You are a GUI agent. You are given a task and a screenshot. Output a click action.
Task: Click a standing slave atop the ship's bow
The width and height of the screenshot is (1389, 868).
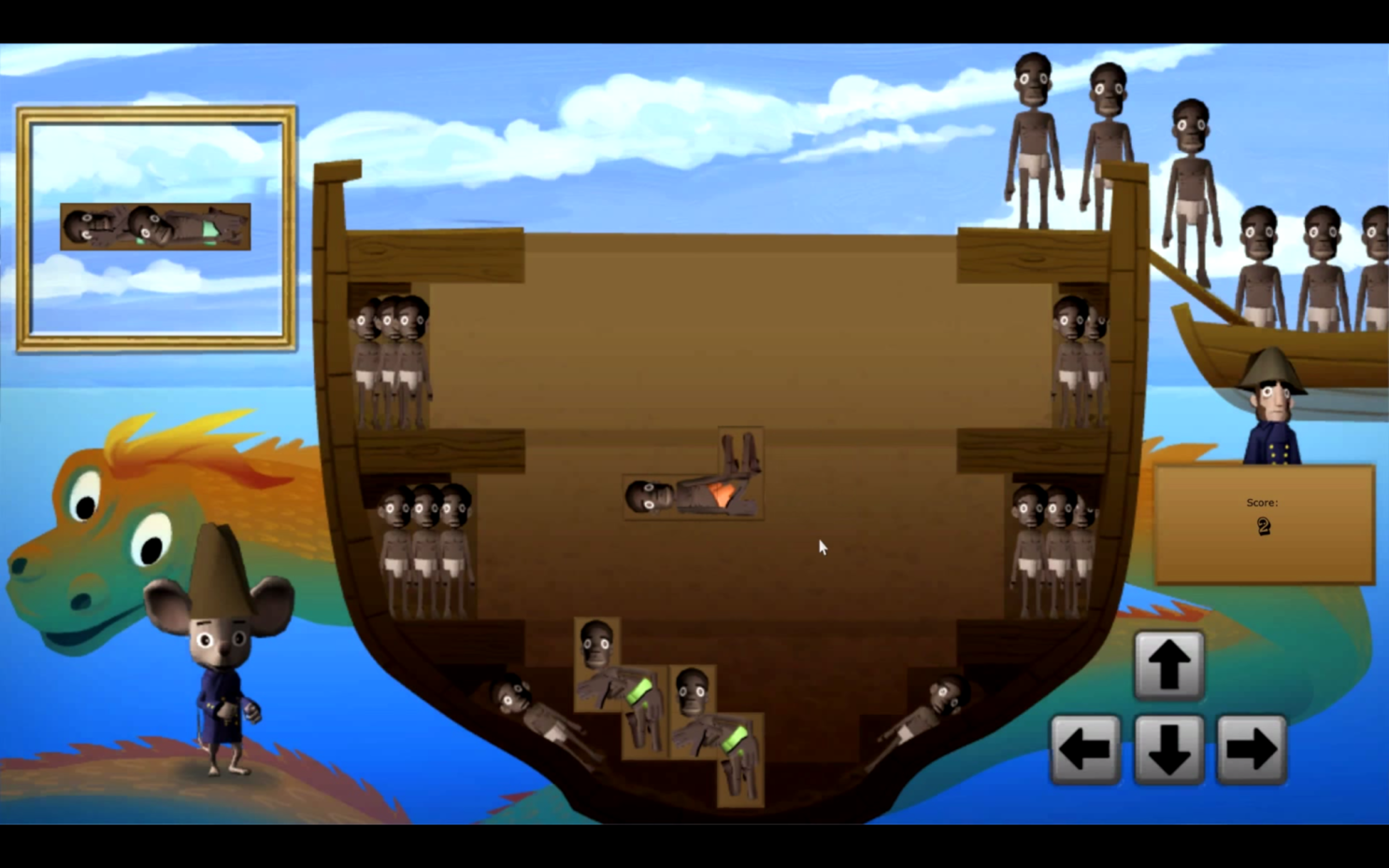(1033, 140)
